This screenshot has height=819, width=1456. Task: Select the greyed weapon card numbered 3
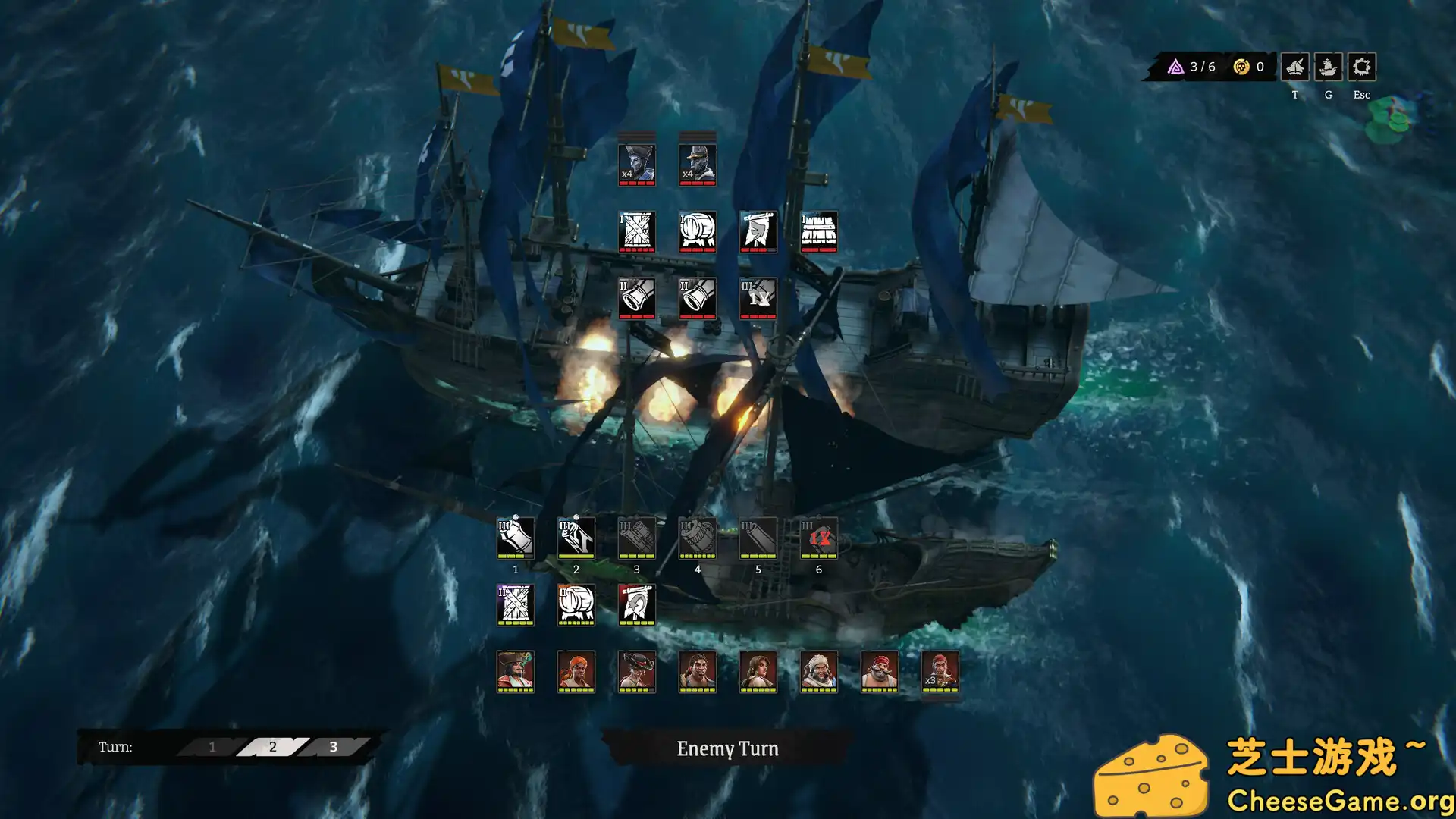(637, 538)
